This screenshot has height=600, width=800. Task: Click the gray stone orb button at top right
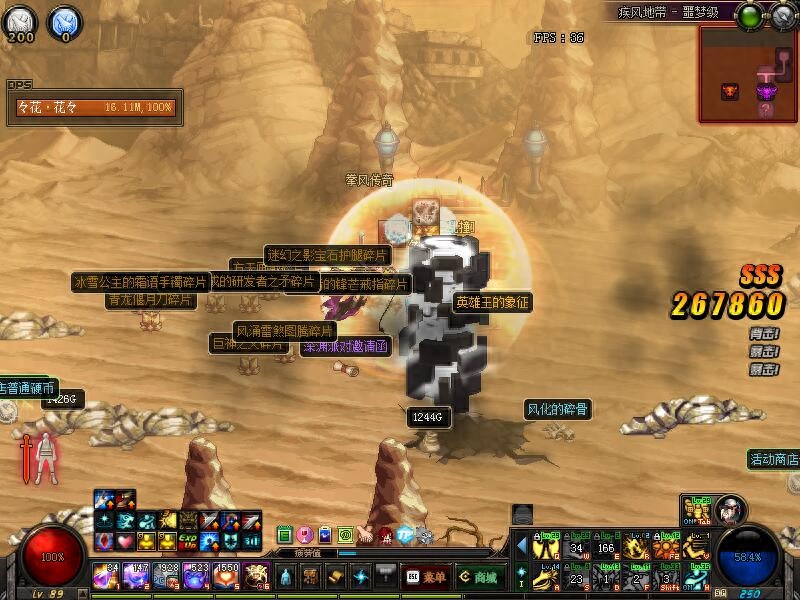(x=780, y=15)
